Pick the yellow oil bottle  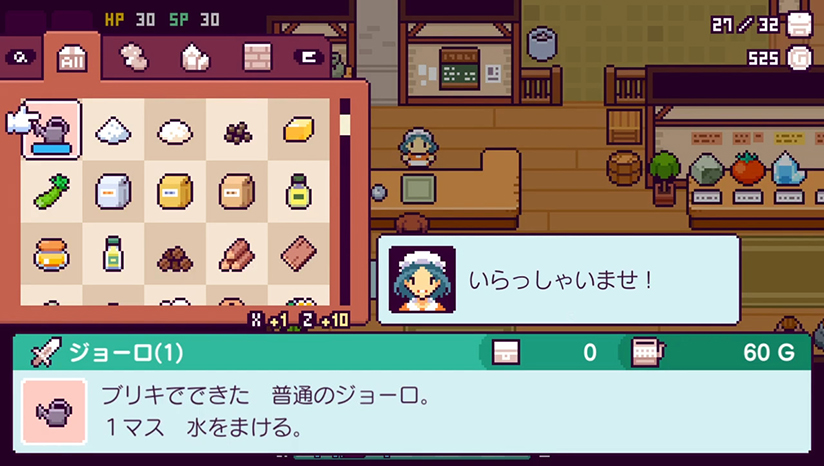point(299,192)
